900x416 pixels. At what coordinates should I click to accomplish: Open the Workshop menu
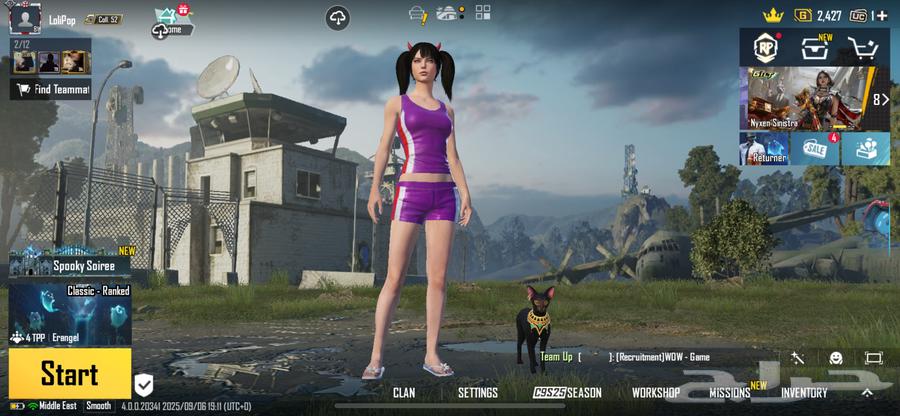tap(656, 393)
